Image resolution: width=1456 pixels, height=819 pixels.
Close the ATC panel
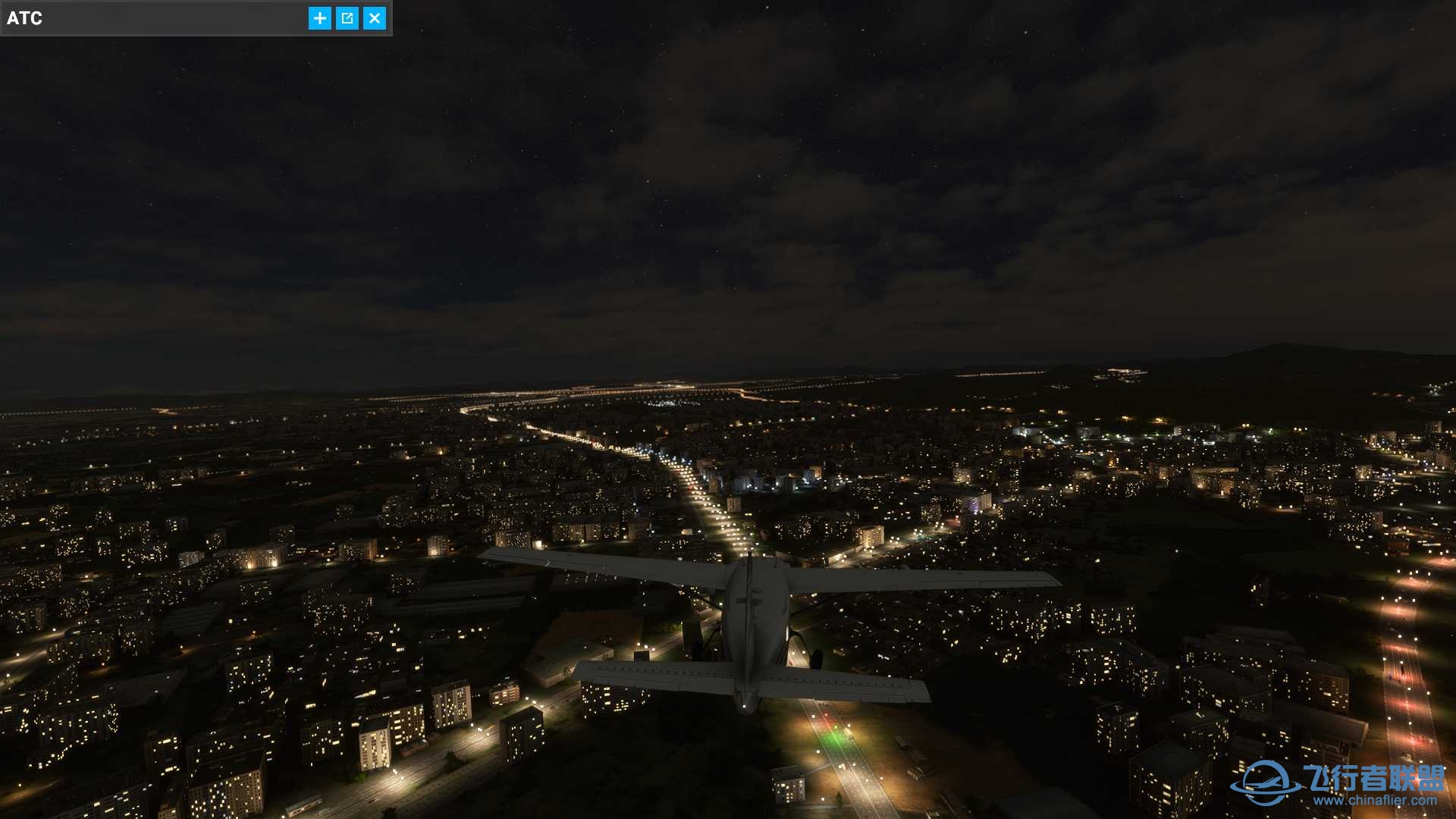coord(375,18)
